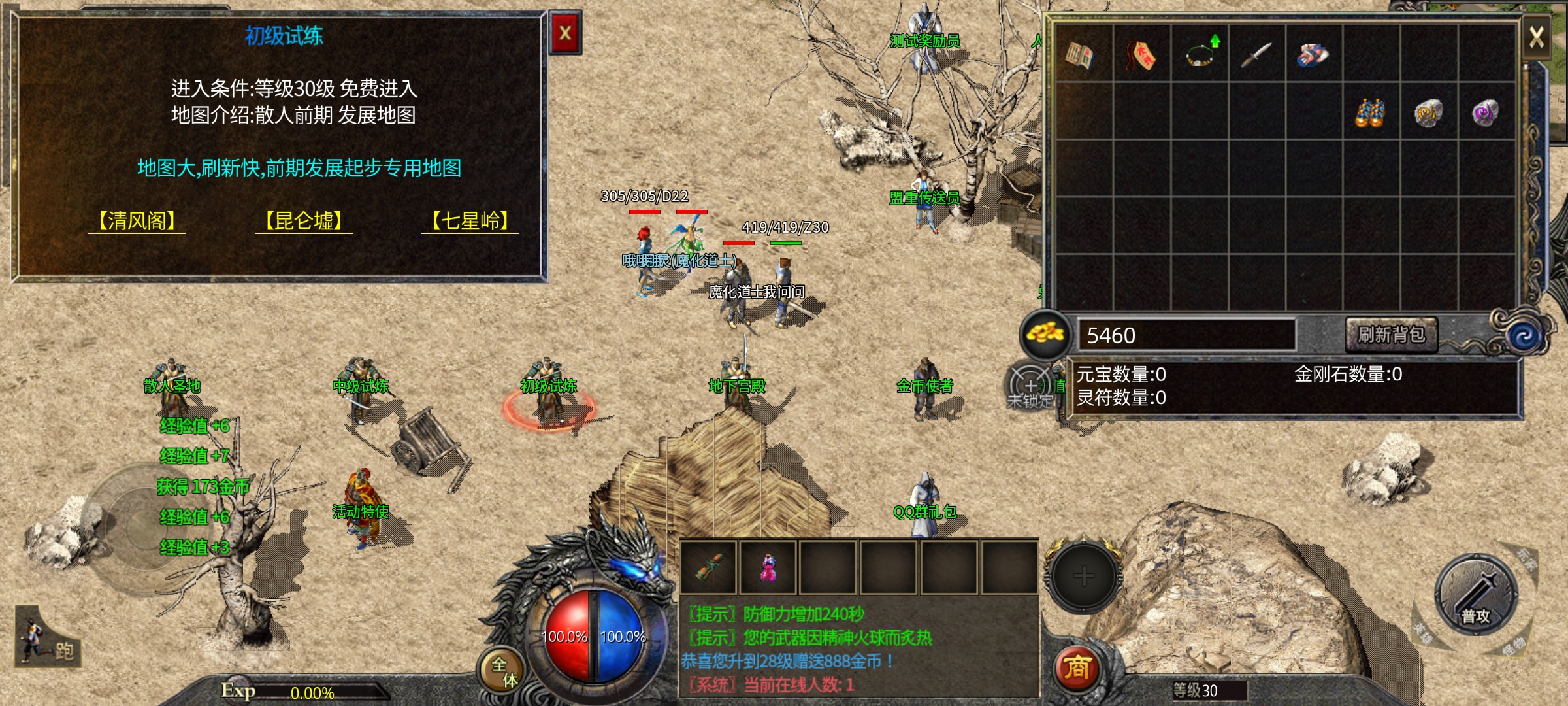The width and height of the screenshot is (1568, 706).
Task: Pick the dagger item in the inventory
Action: point(1256,54)
